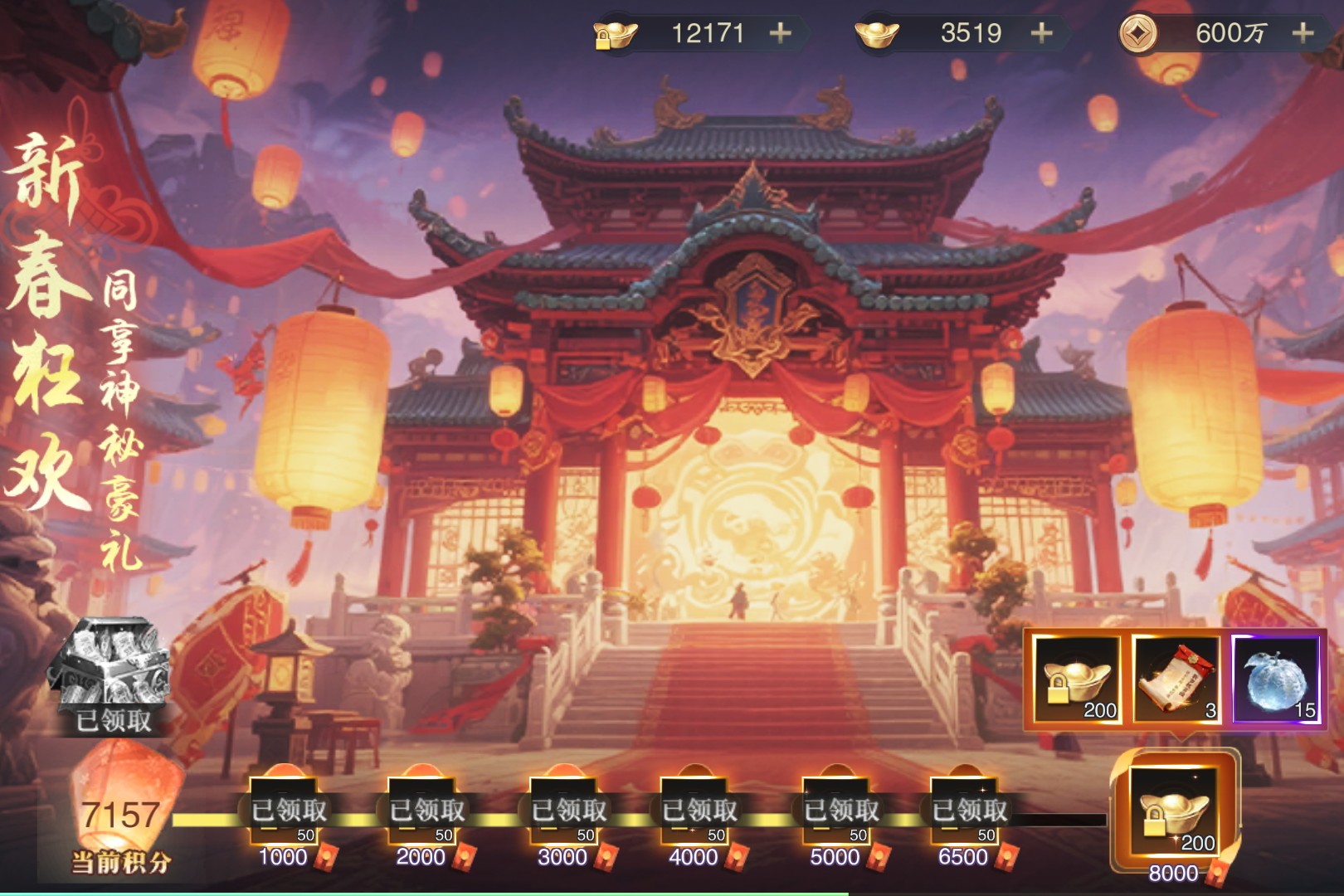Viewport: 1344px width, 896px height.
Task: Inspect the scroll item with quantity 3
Action: pos(1176,680)
